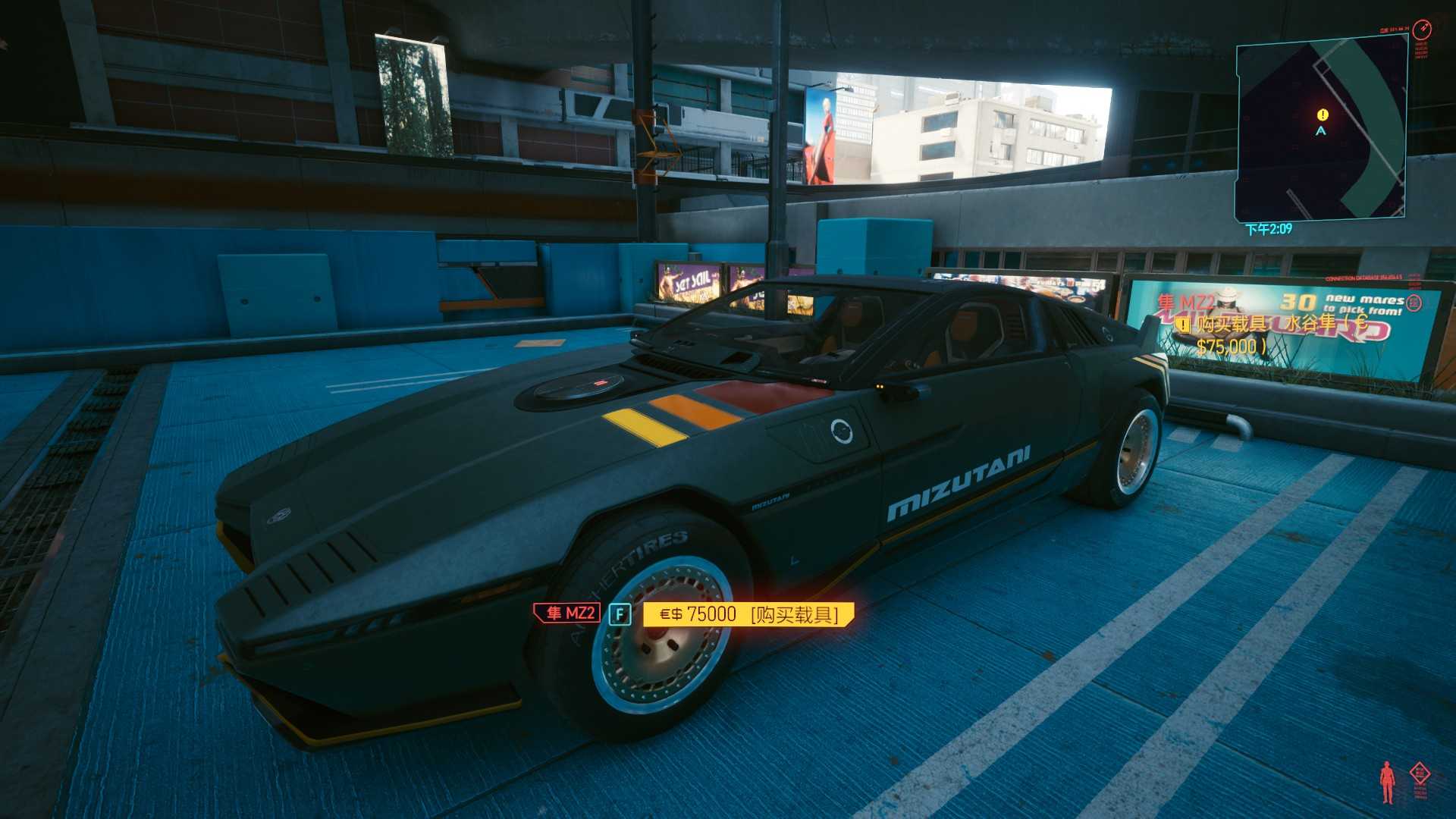Viewport: 1456px width, 819px height.
Task: Choose the 75000 eddies buy vehicle prompt
Action: (x=748, y=613)
